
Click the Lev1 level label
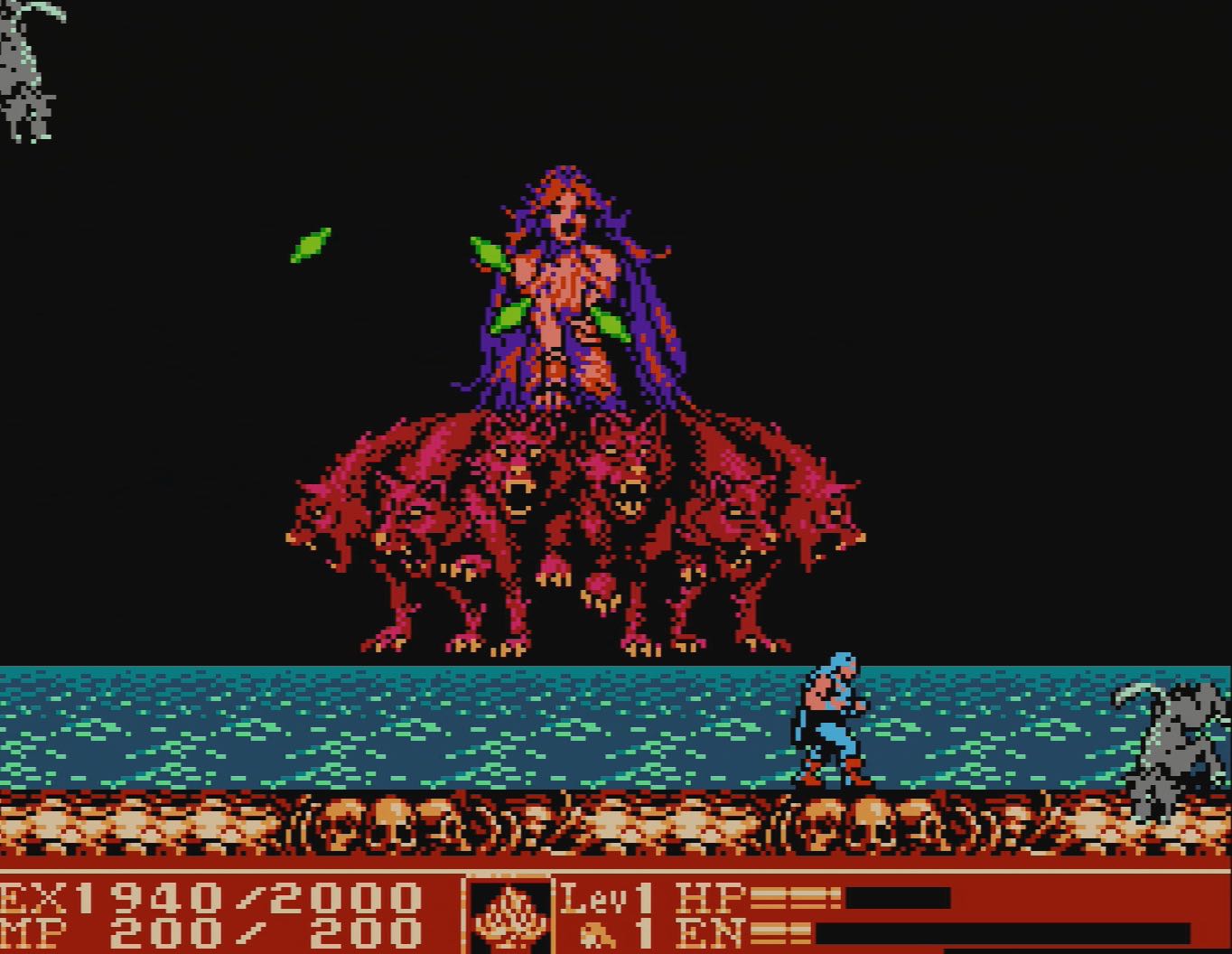pyautogui.click(x=607, y=897)
